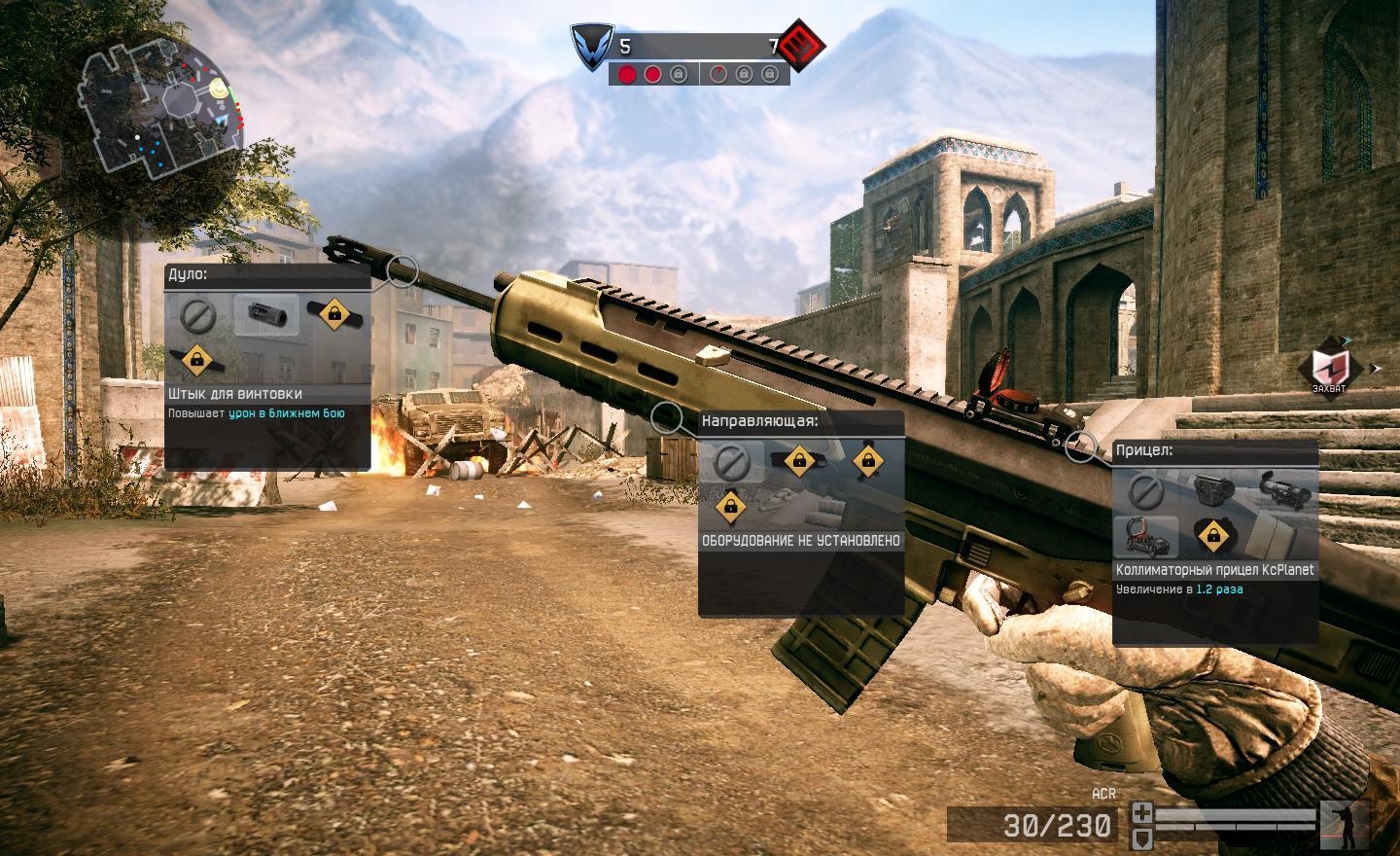1400x856 pixels.
Task: Select the KcPlanet collimator sight icon
Action: coord(1146,536)
